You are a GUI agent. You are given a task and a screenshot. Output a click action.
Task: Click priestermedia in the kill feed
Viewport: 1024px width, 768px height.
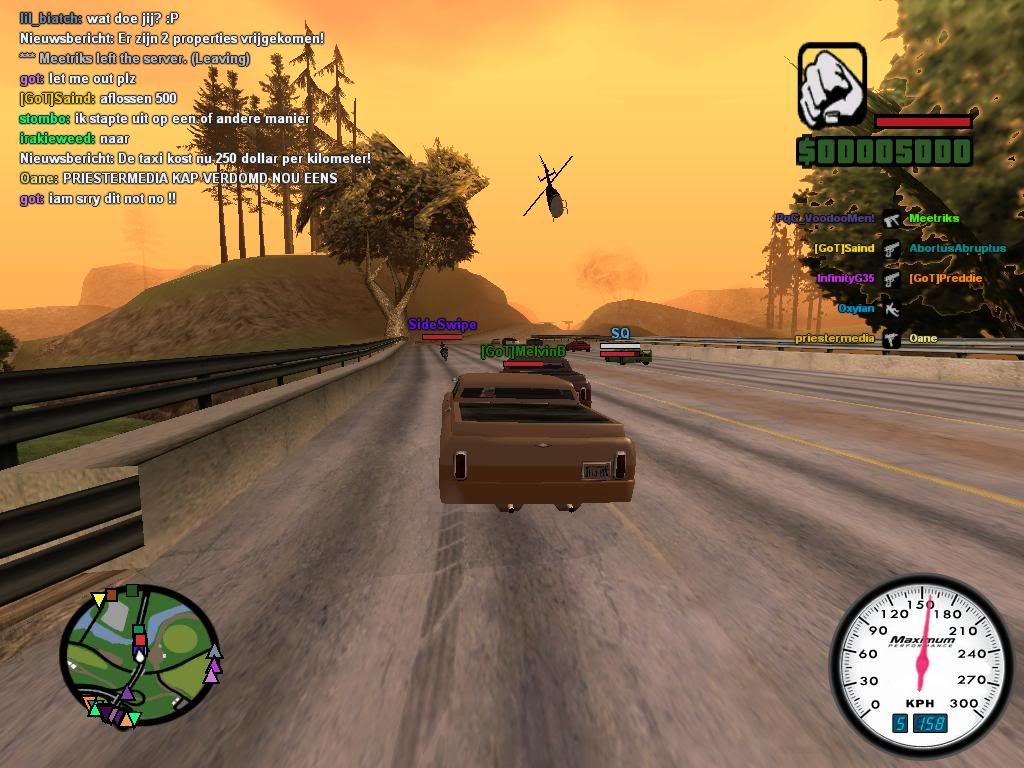tap(834, 338)
